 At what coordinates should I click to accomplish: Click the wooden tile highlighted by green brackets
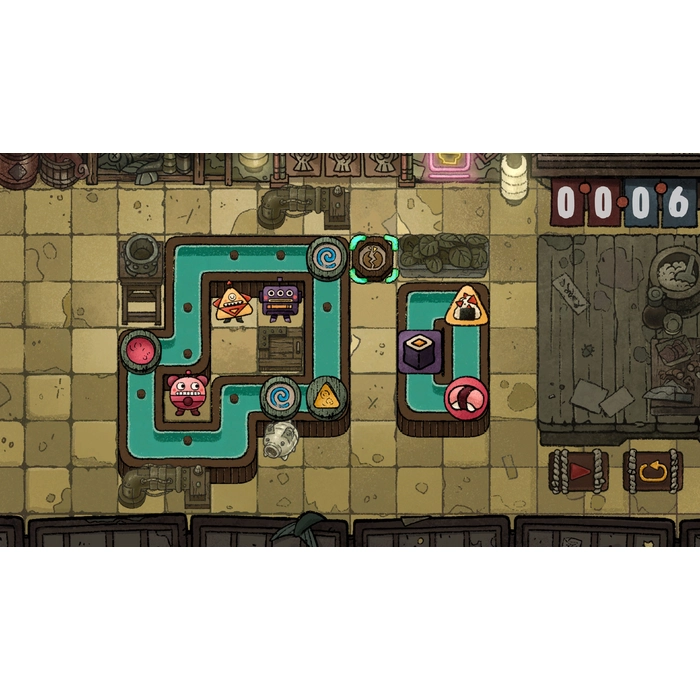[x=374, y=258]
